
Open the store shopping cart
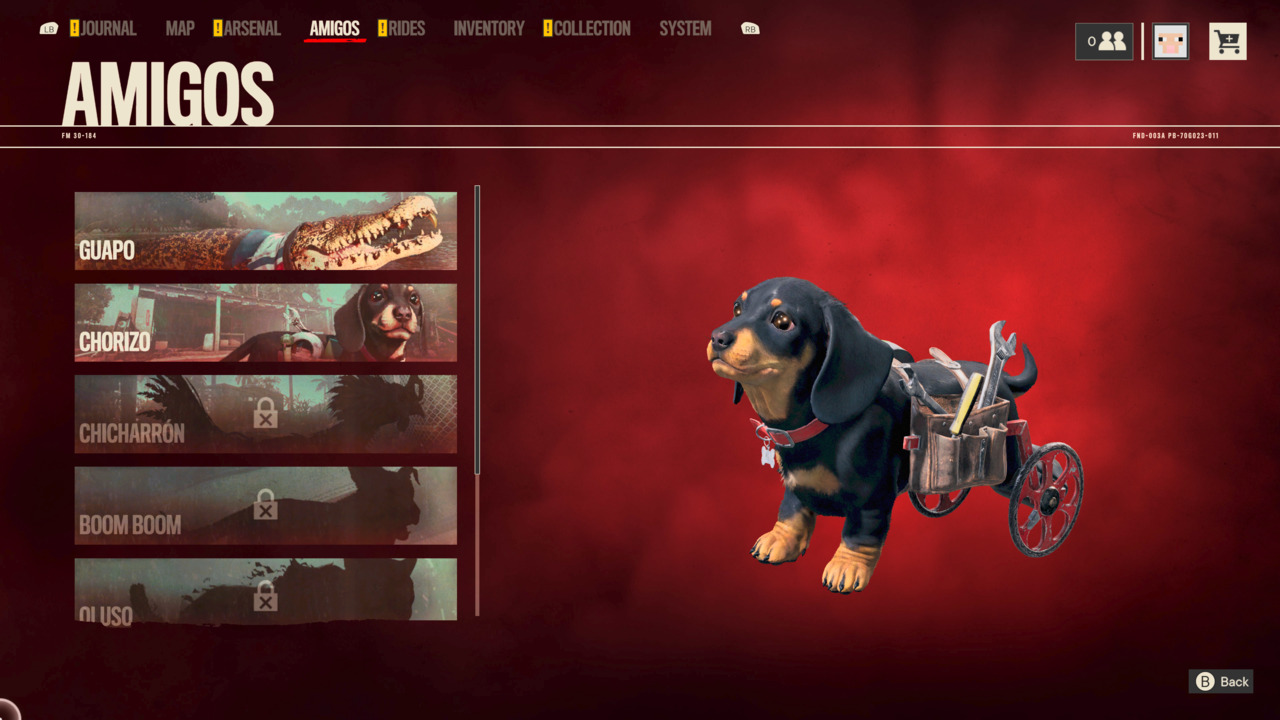click(x=1227, y=42)
